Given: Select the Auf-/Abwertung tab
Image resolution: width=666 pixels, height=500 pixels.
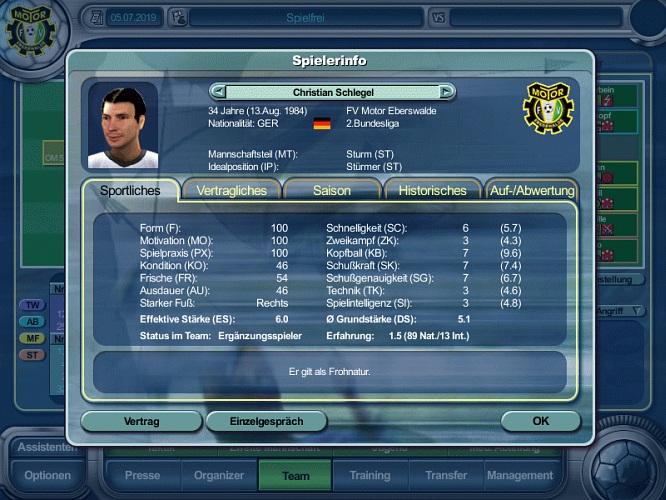Looking at the screenshot, I should point(531,190).
